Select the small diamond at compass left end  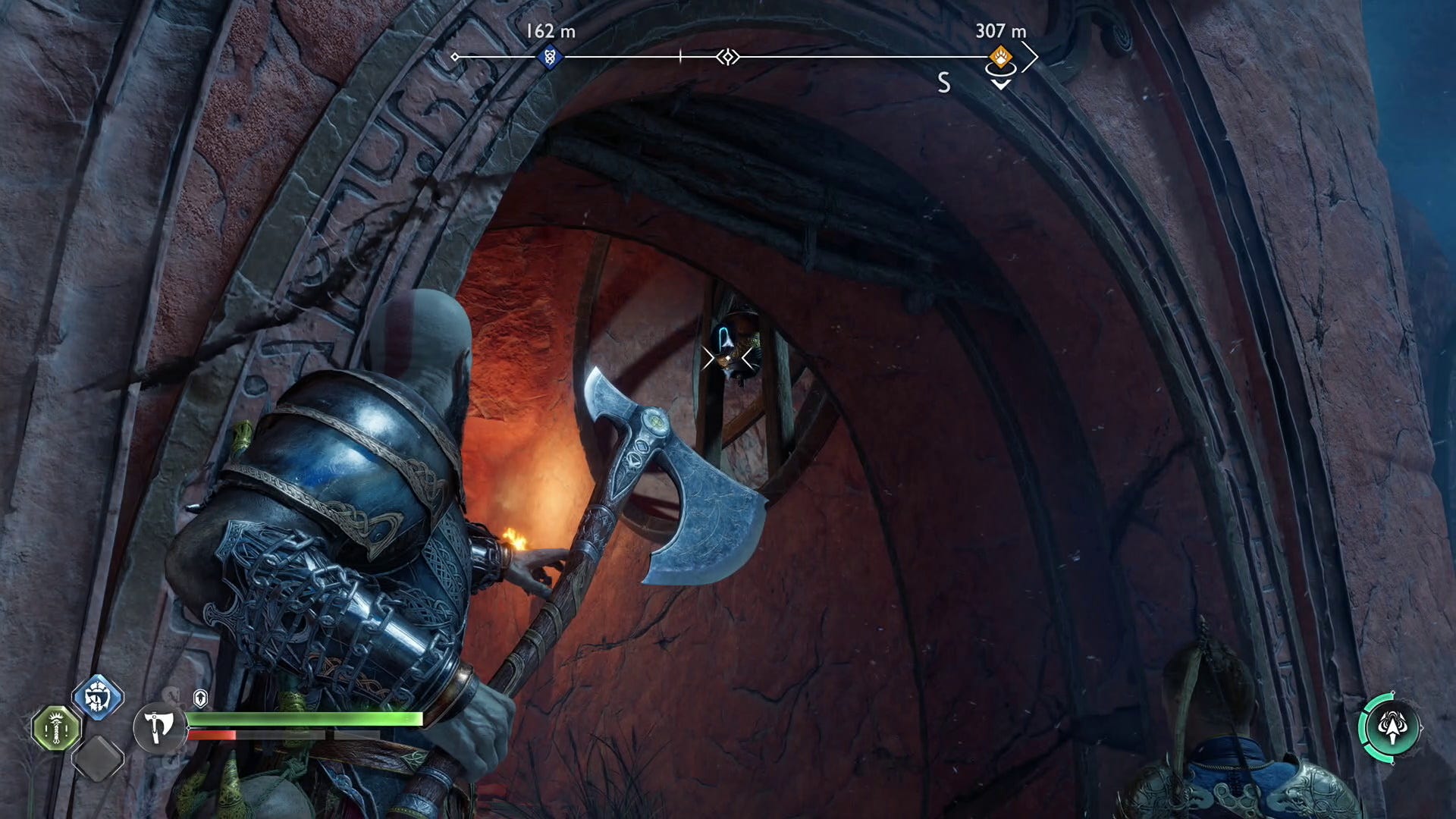point(455,55)
